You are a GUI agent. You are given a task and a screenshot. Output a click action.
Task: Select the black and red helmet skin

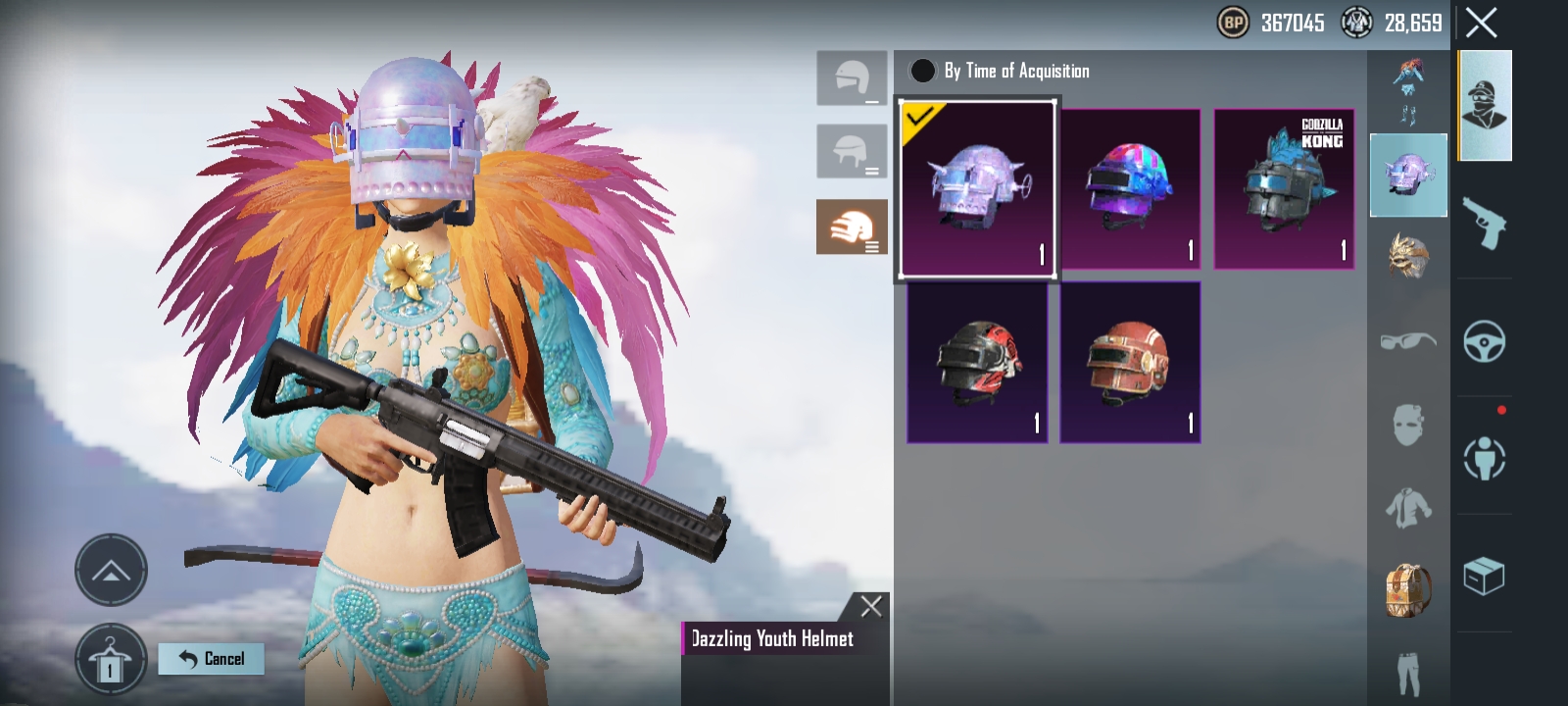977,362
